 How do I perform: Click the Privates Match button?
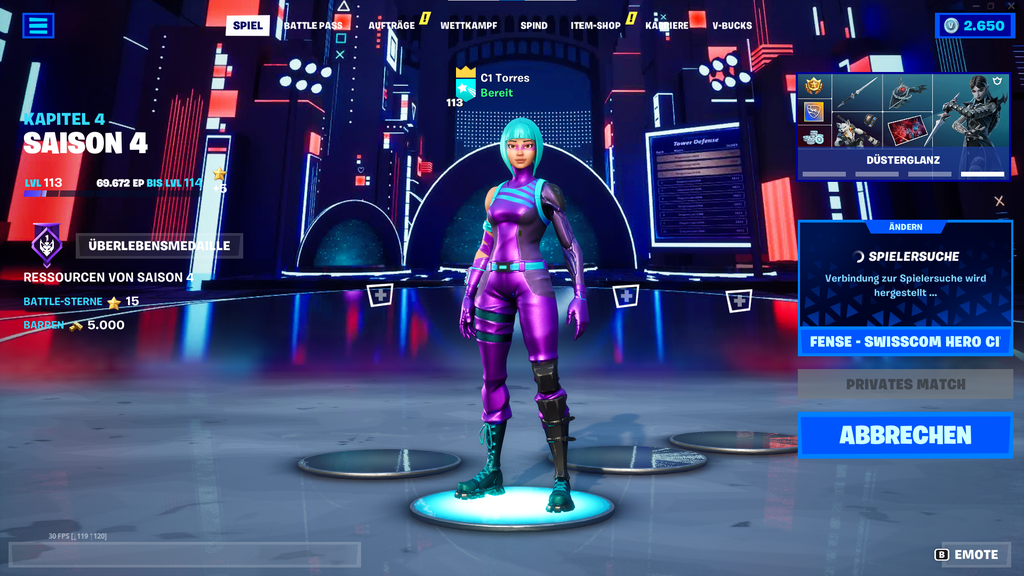[904, 384]
